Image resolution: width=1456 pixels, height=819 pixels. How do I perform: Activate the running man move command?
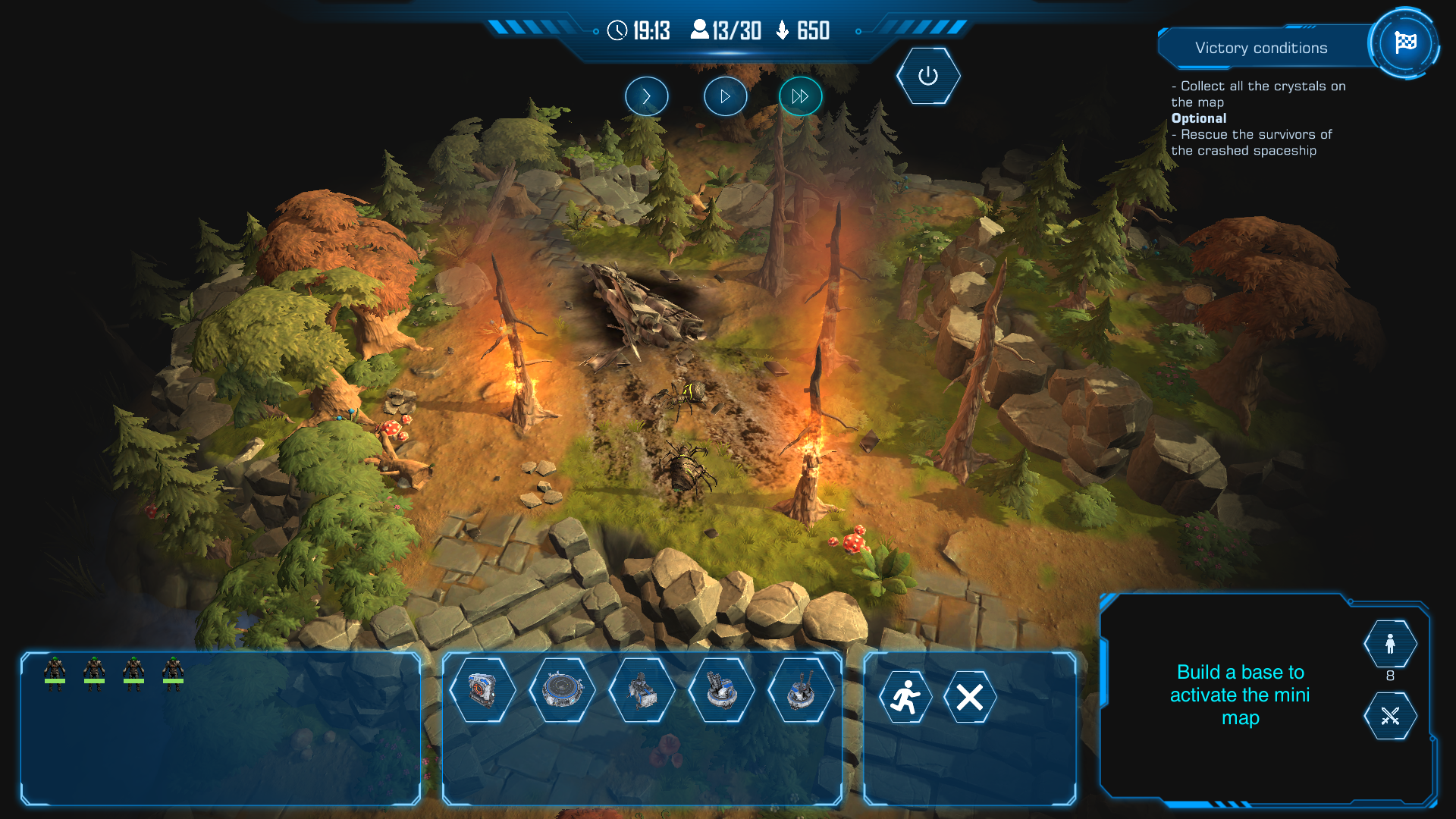coord(905,697)
